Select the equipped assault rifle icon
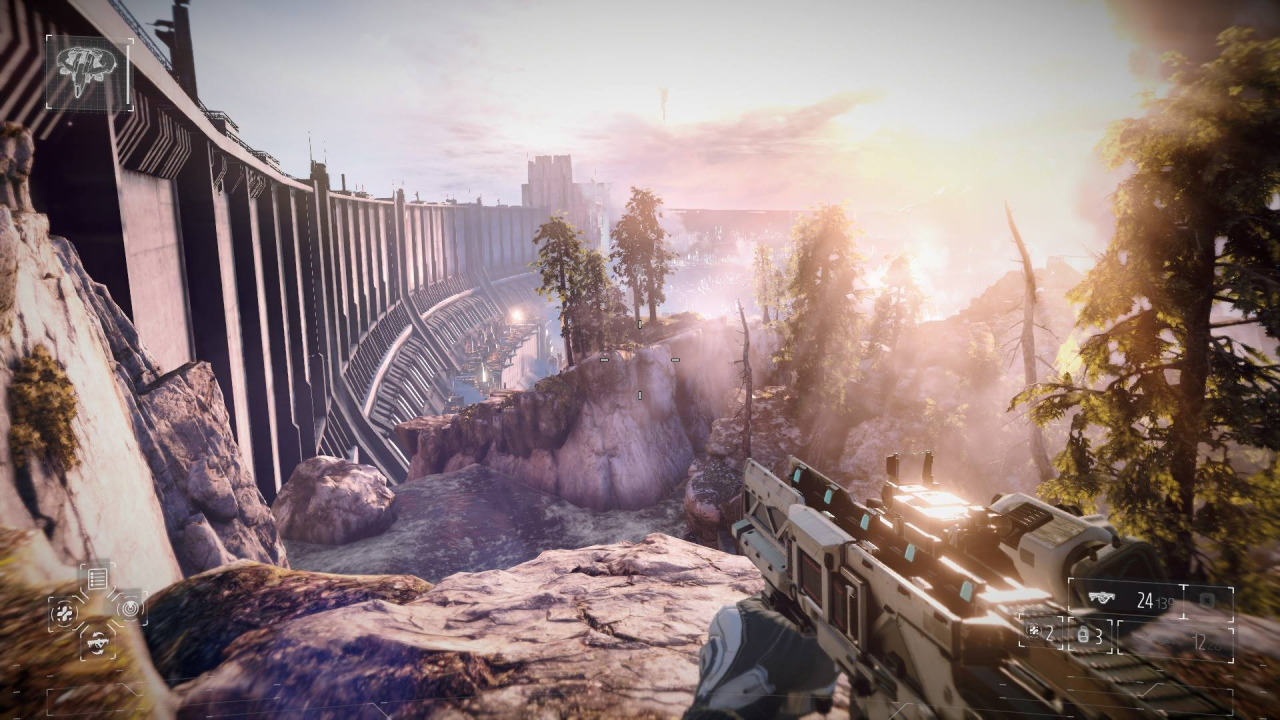Viewport: 1280px width, 720px height. point(1103,599)
